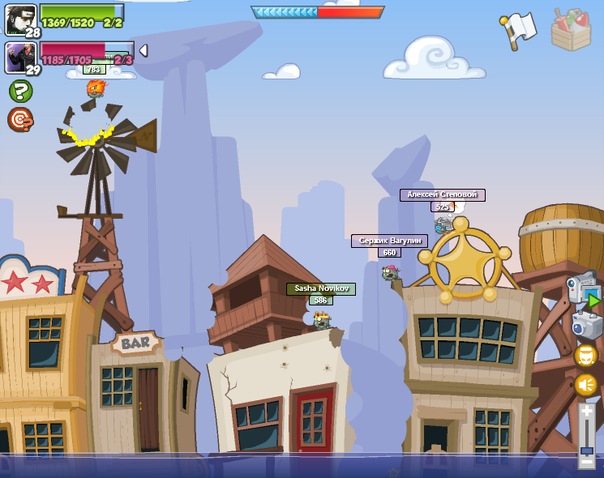The image size is (604, 478).
Task: Toggle the orange speaker sound button
Action: pyautogui.click(x=586, y=384)
